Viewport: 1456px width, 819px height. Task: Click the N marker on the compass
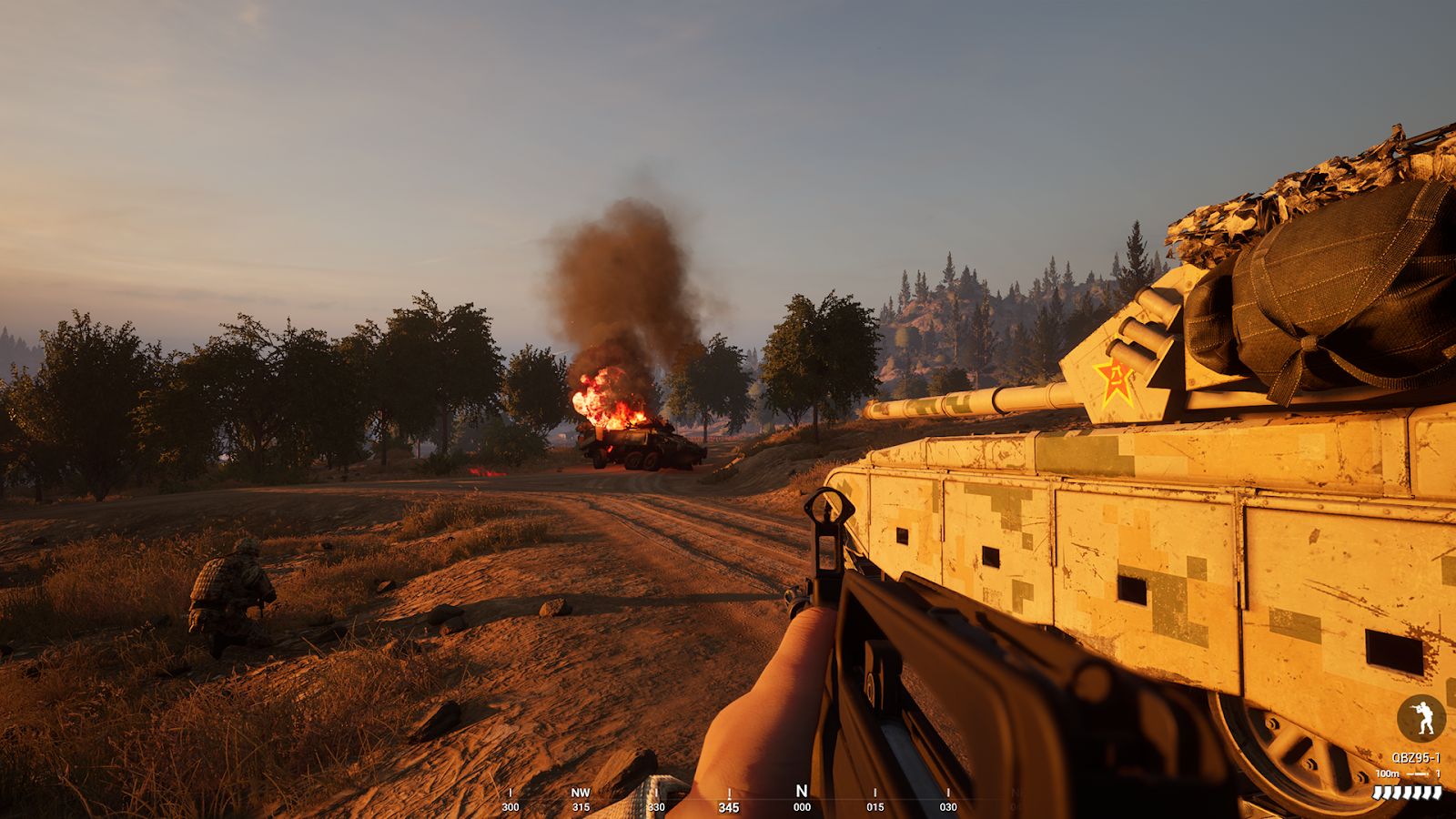pos(801,792)
